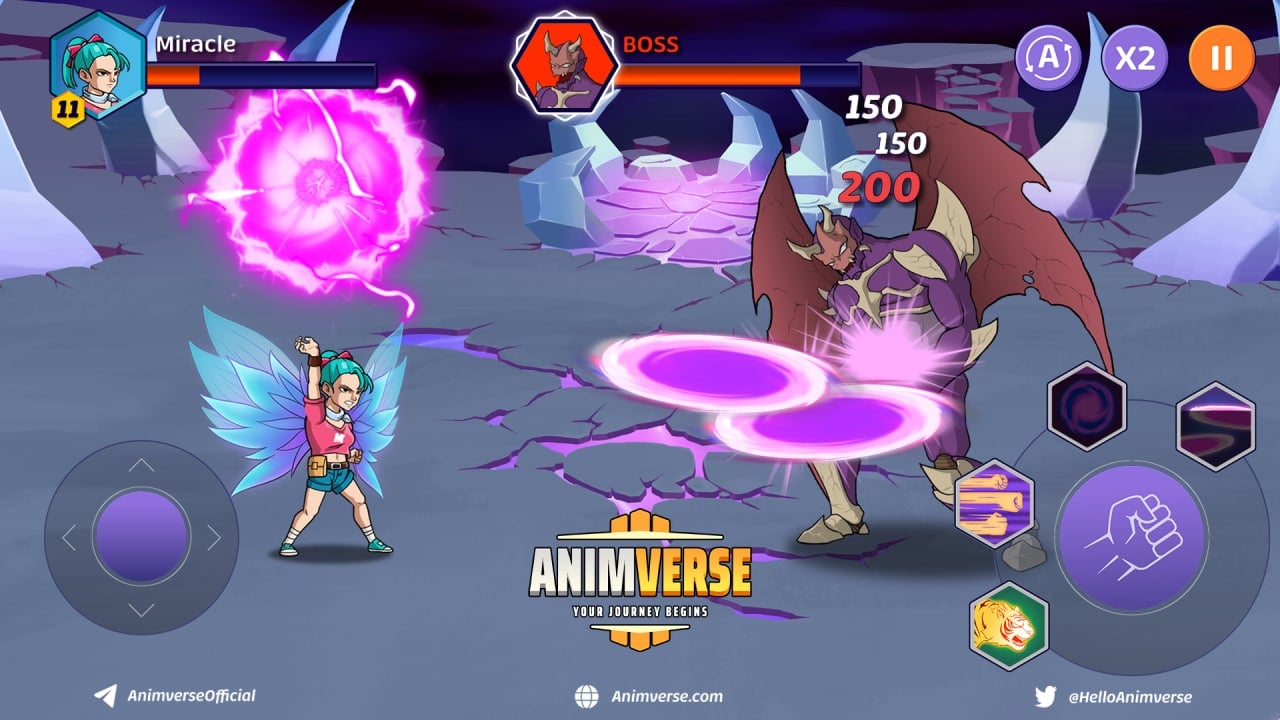The height and width of the screenshot is (720, 1280).
Task: Pause the battle with the orange button
Action: 1221,57
